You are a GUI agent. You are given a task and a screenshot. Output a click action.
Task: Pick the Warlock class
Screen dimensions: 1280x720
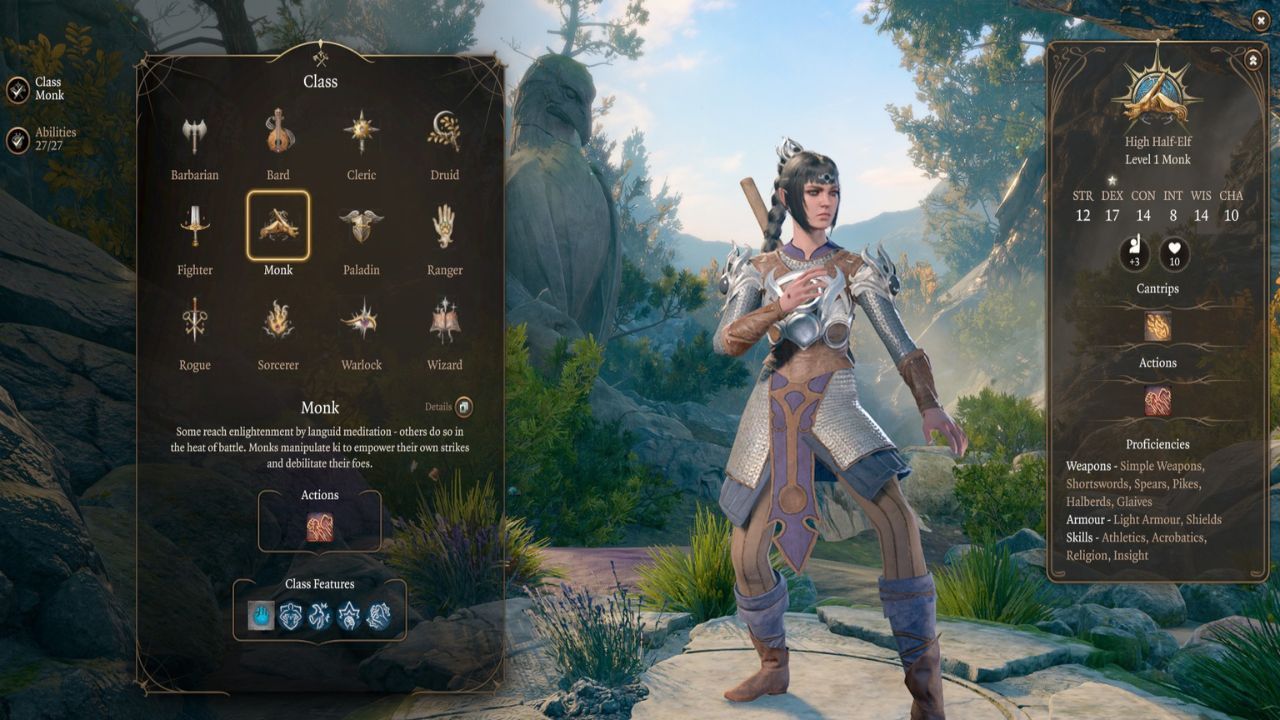(361, 322)
